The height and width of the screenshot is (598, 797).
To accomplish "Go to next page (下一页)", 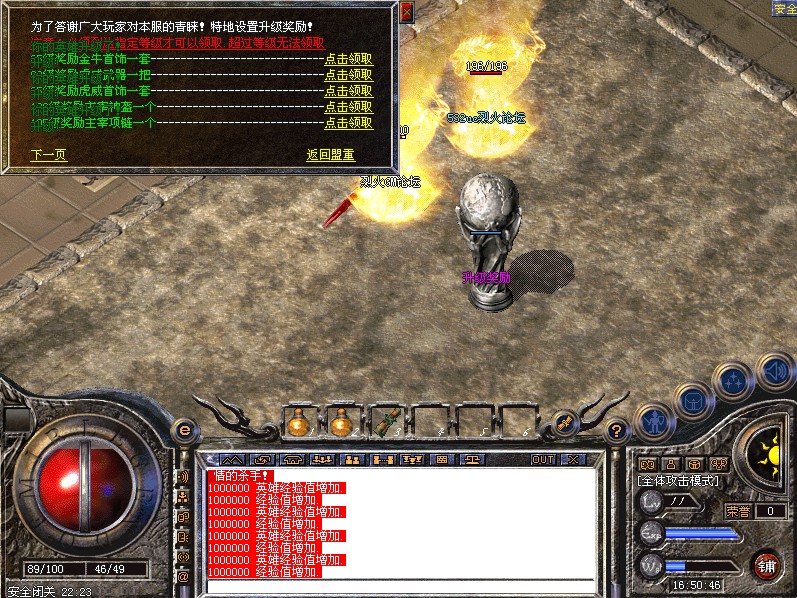I will click(49, 155).
